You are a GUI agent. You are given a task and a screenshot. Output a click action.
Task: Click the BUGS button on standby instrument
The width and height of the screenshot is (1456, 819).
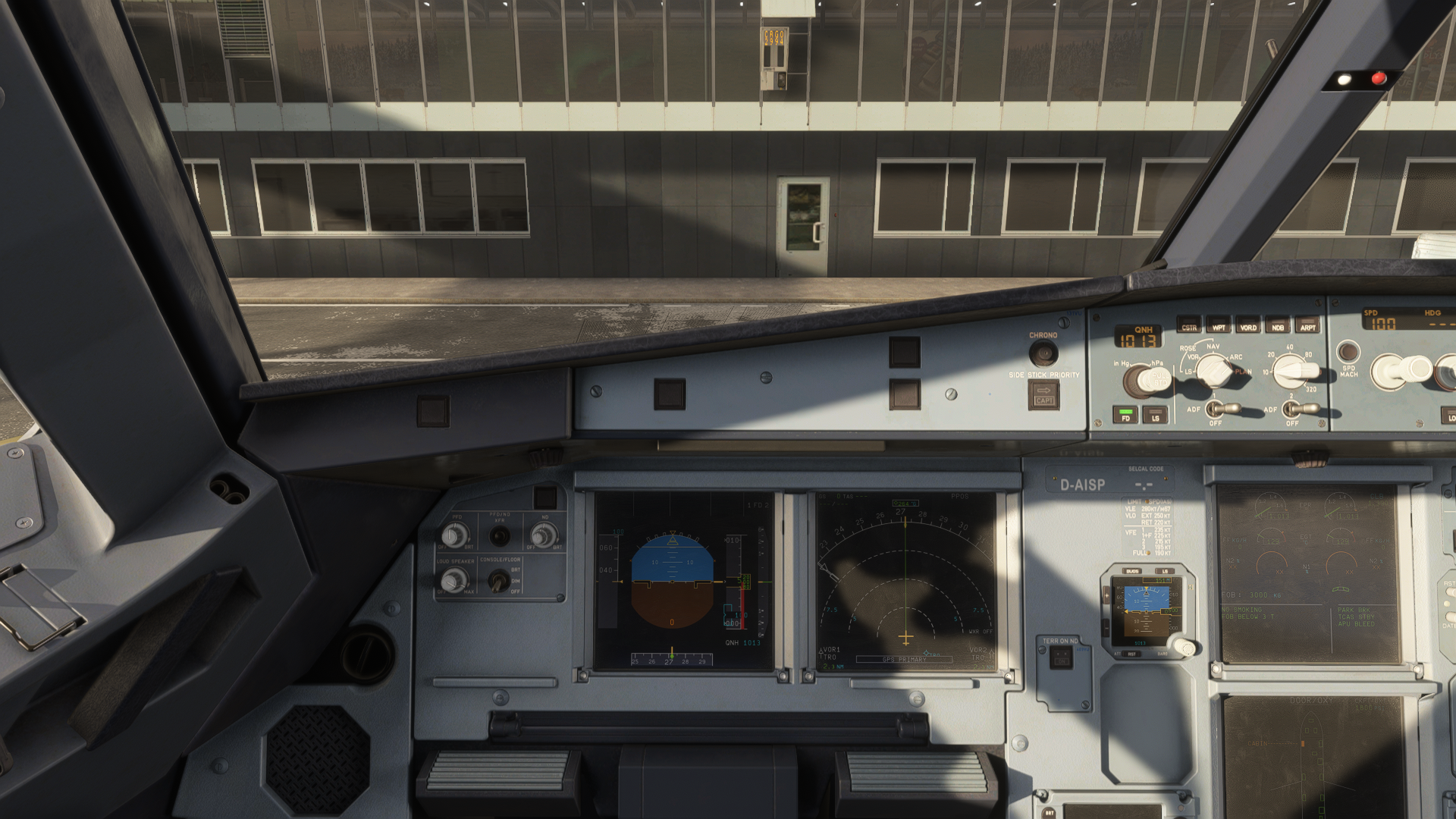tap(1132, 571)
